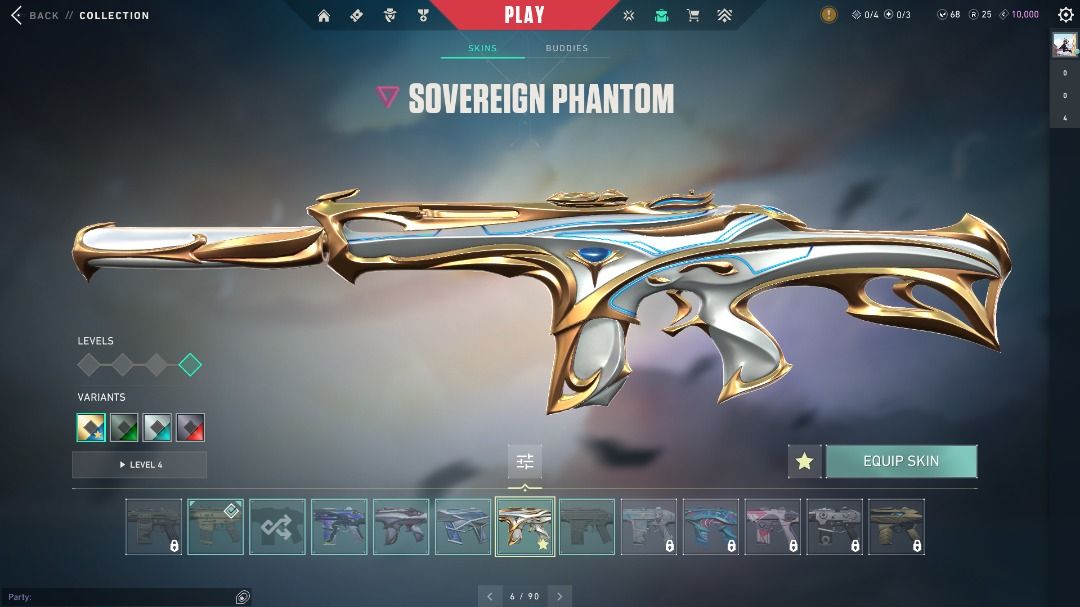Go to the next skin page
The width and height of the screenshot is (1080, 607).
560,596
